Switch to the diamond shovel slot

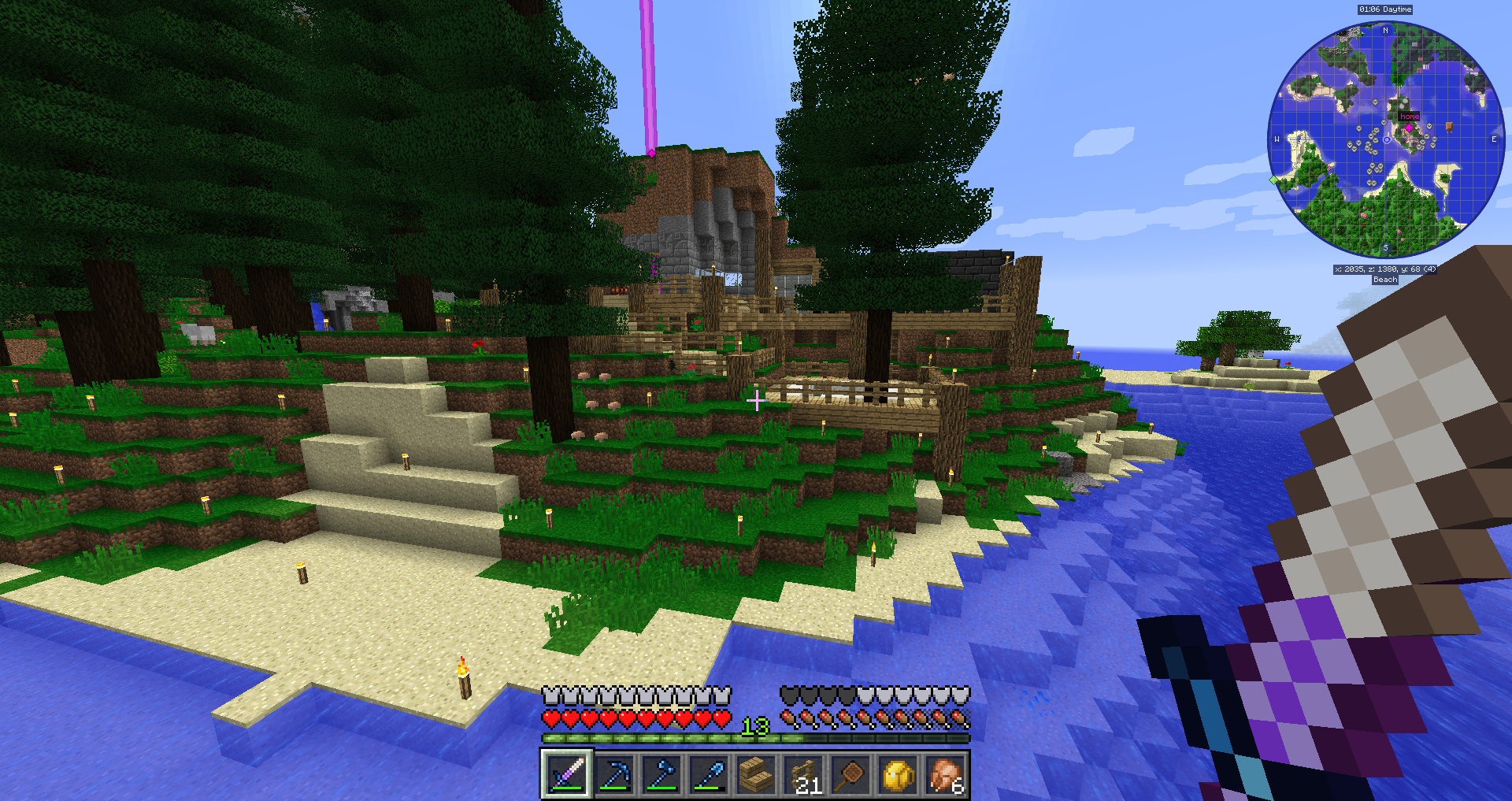[x=709, y=775]
